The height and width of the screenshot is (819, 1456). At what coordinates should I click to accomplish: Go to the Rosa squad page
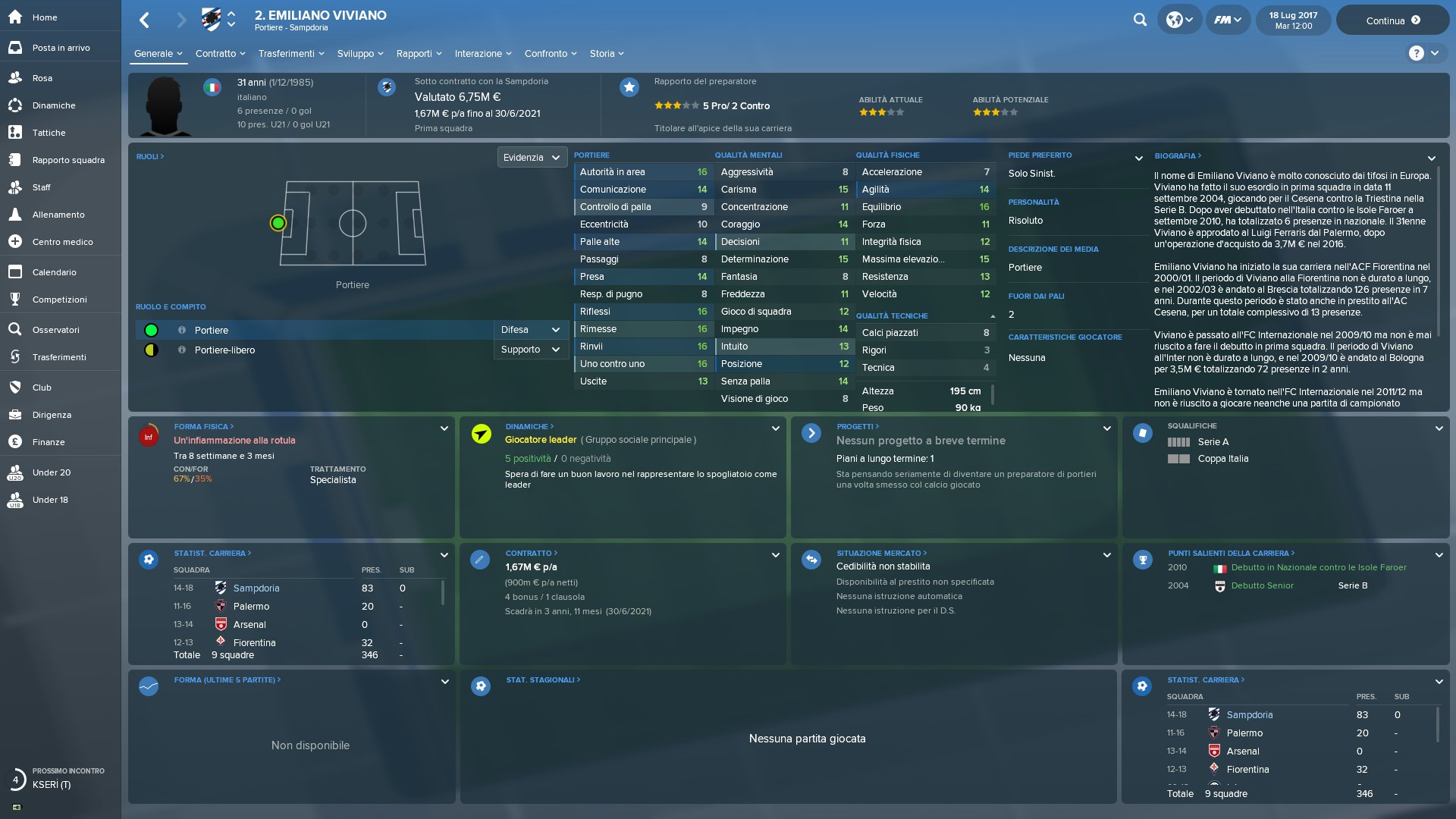[42, 78]
